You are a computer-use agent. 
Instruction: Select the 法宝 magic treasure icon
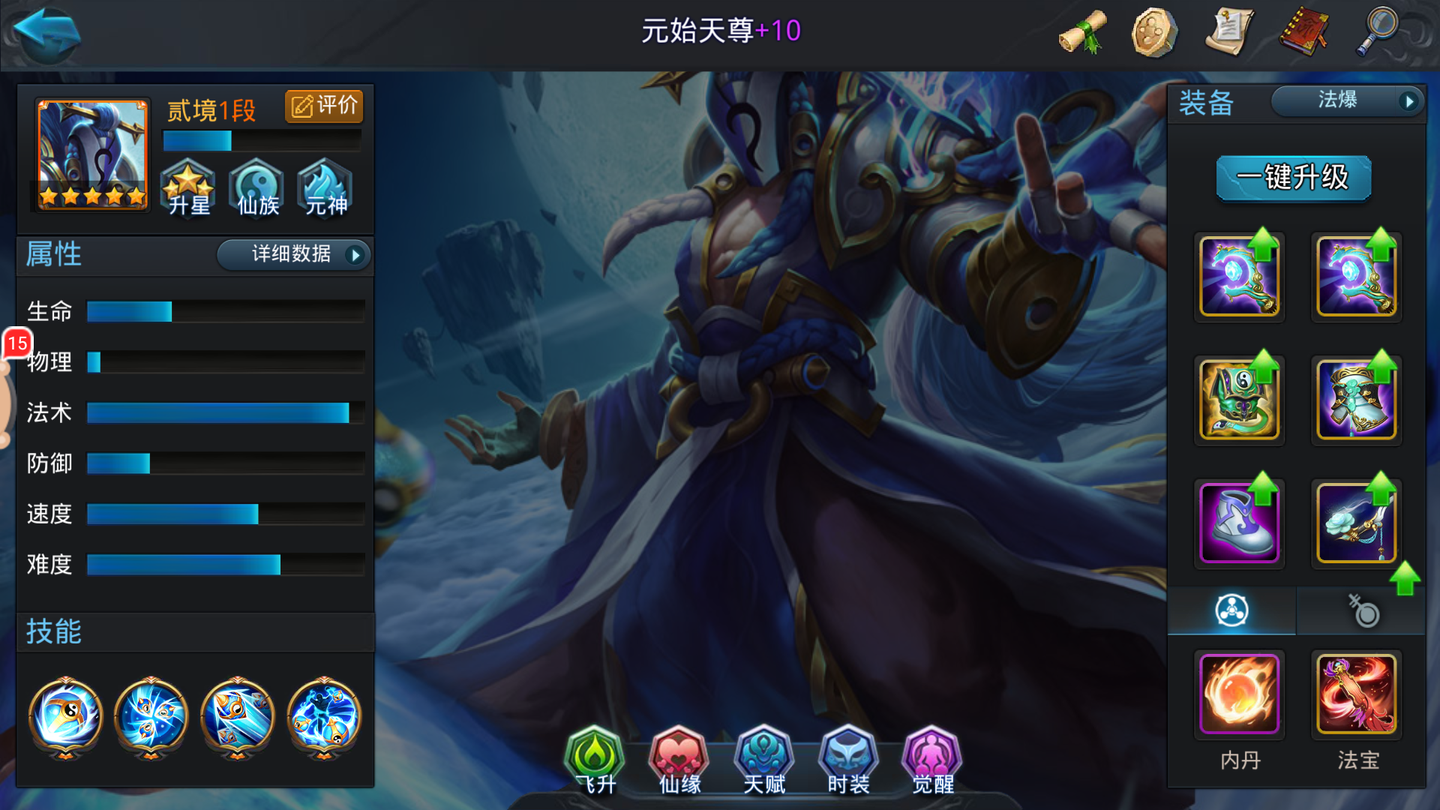[1356, 694]
